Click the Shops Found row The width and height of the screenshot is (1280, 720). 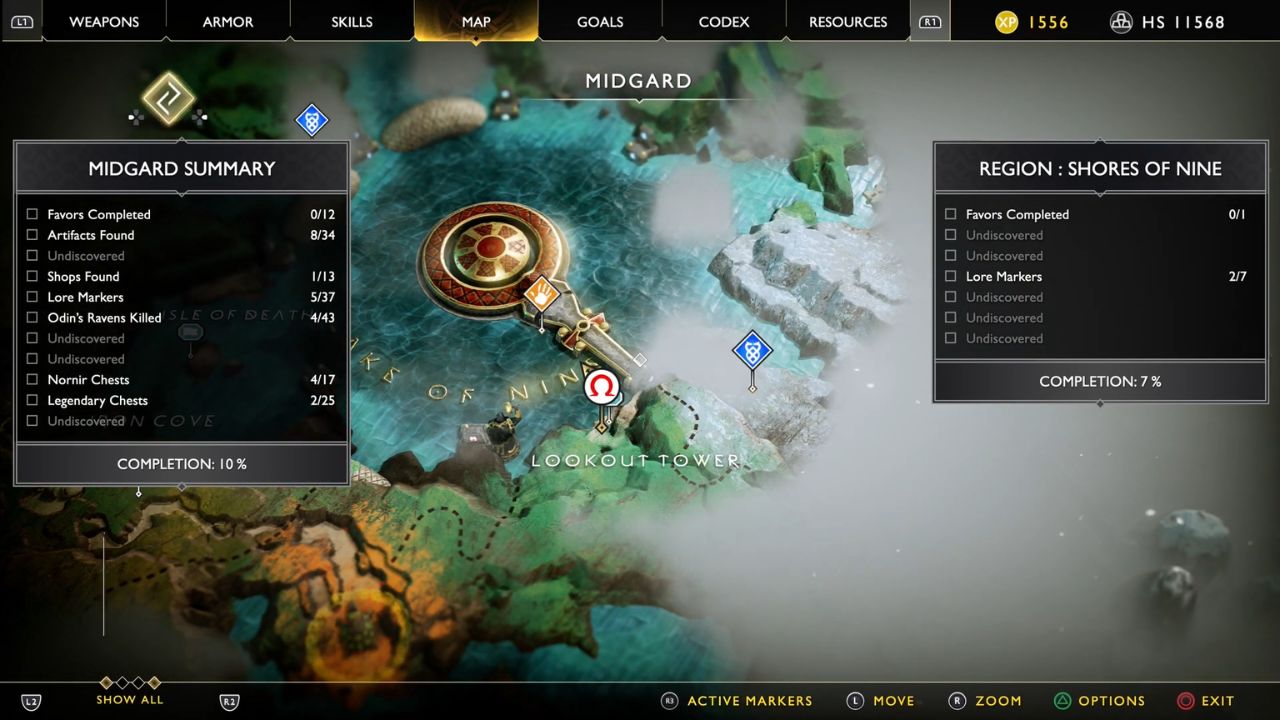pos(83,276)
